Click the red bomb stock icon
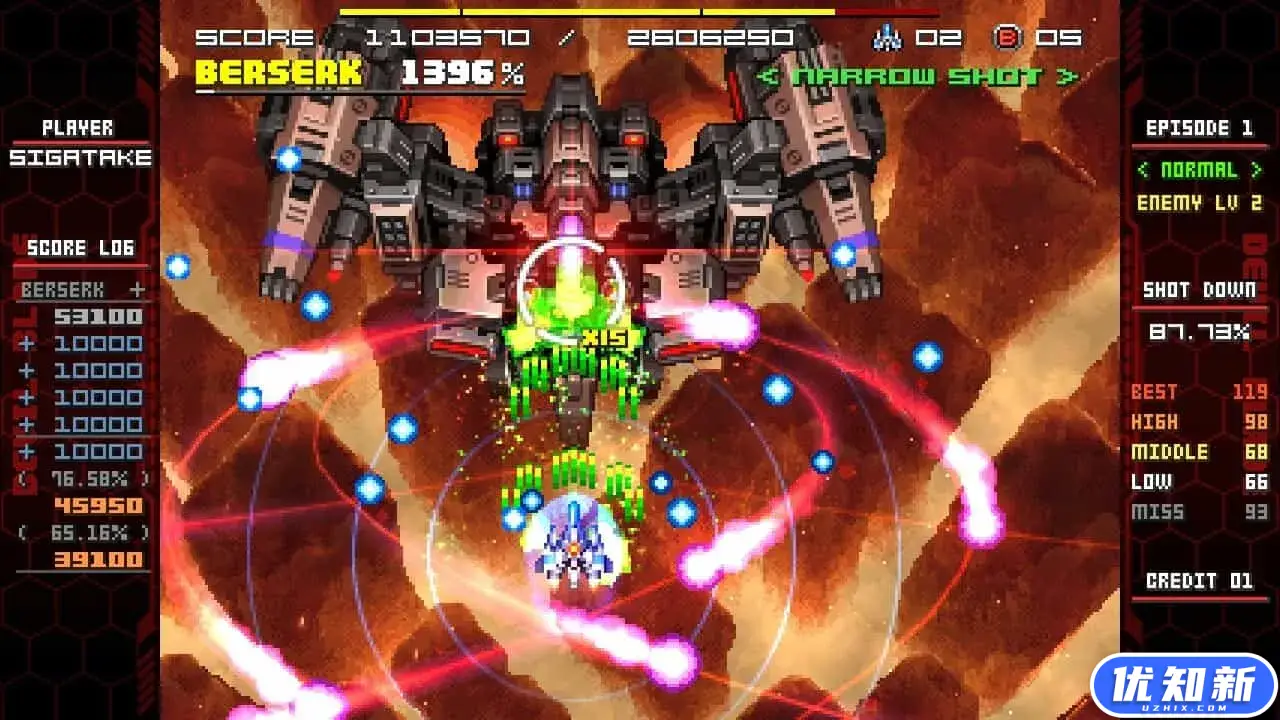1280x720 pixels. click(x=1006, y=38)
